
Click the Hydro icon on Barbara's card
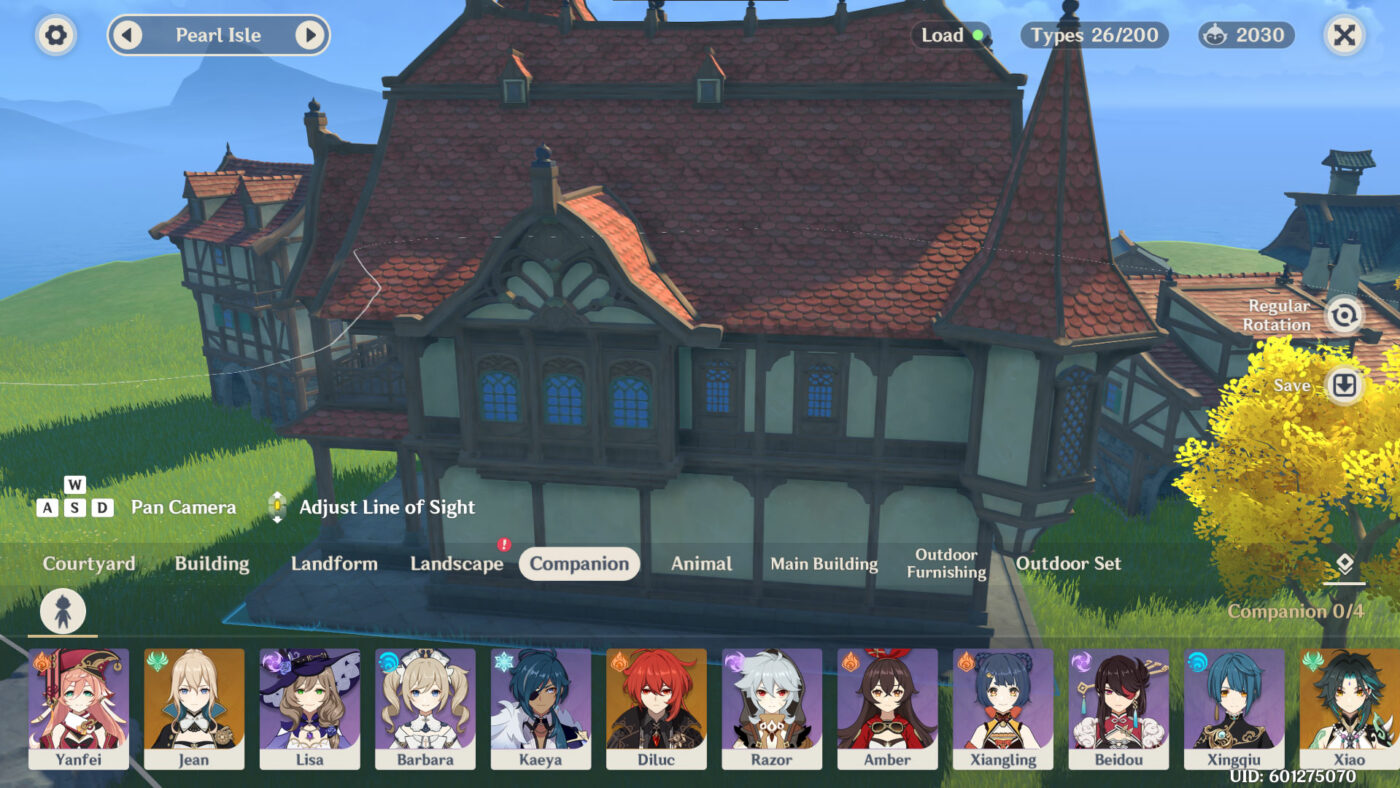pos(389,660)
